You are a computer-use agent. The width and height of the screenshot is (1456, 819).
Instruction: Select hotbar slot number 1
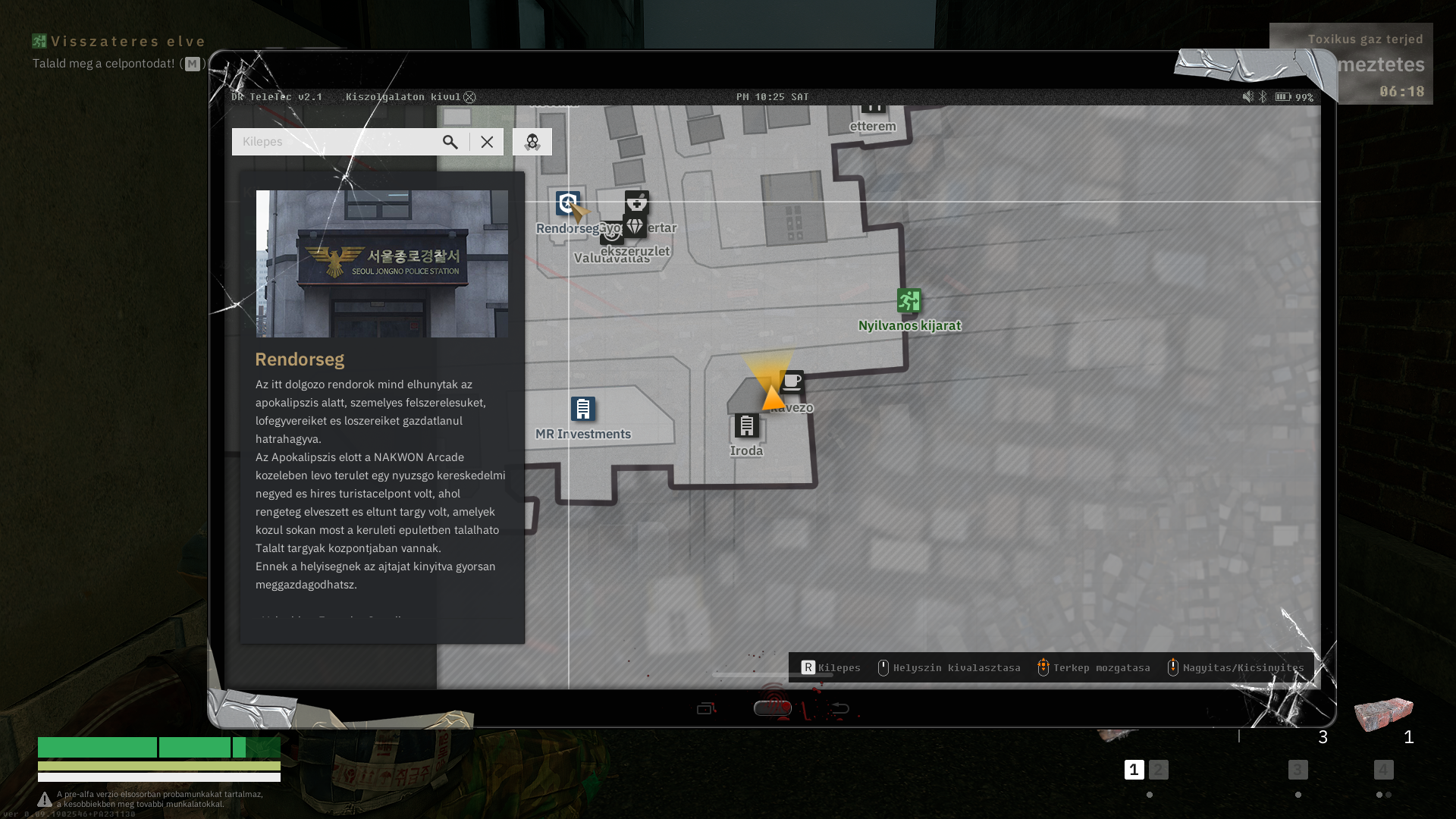1134,770
